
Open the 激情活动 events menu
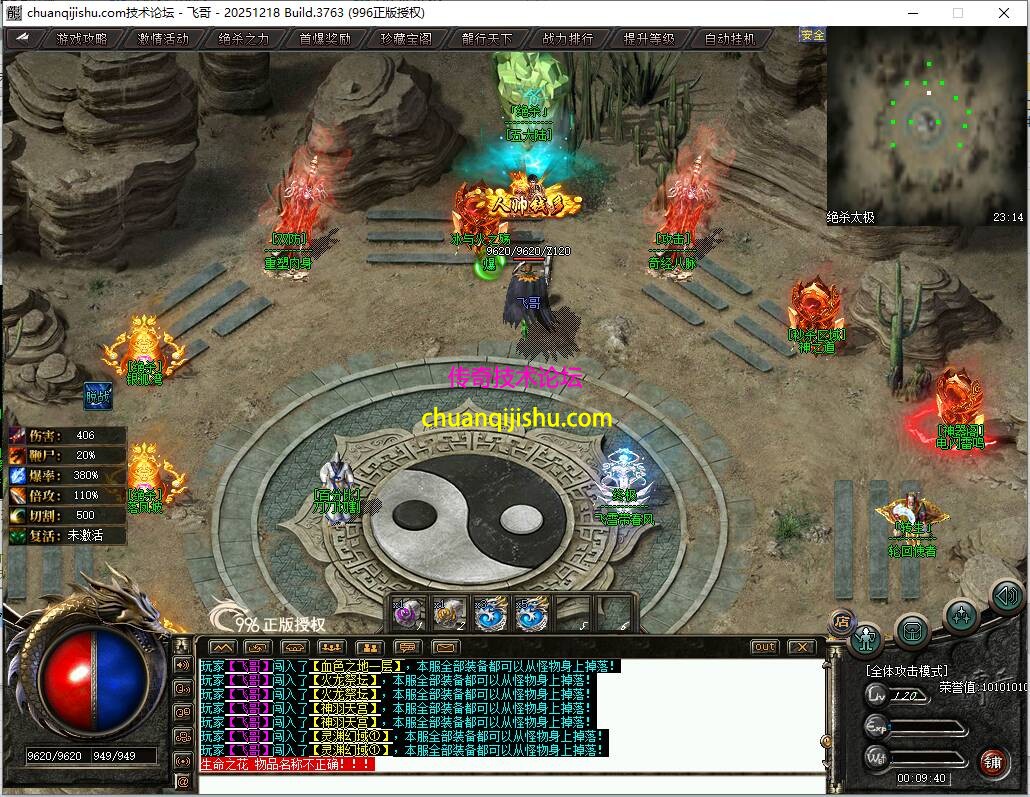pyautogui.click(x=163, y=39)
